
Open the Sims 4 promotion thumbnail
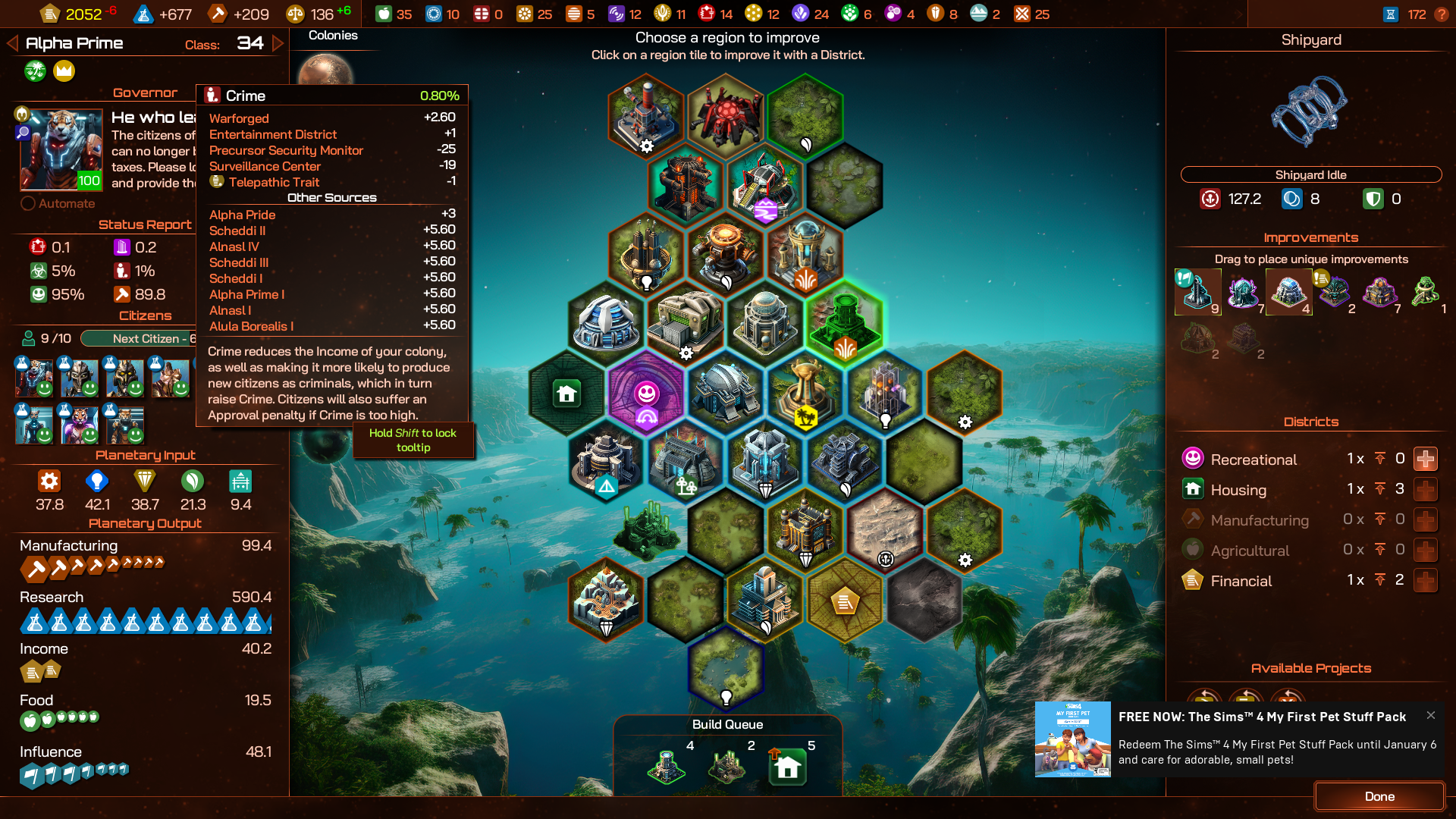click(x=1072, y=739)
